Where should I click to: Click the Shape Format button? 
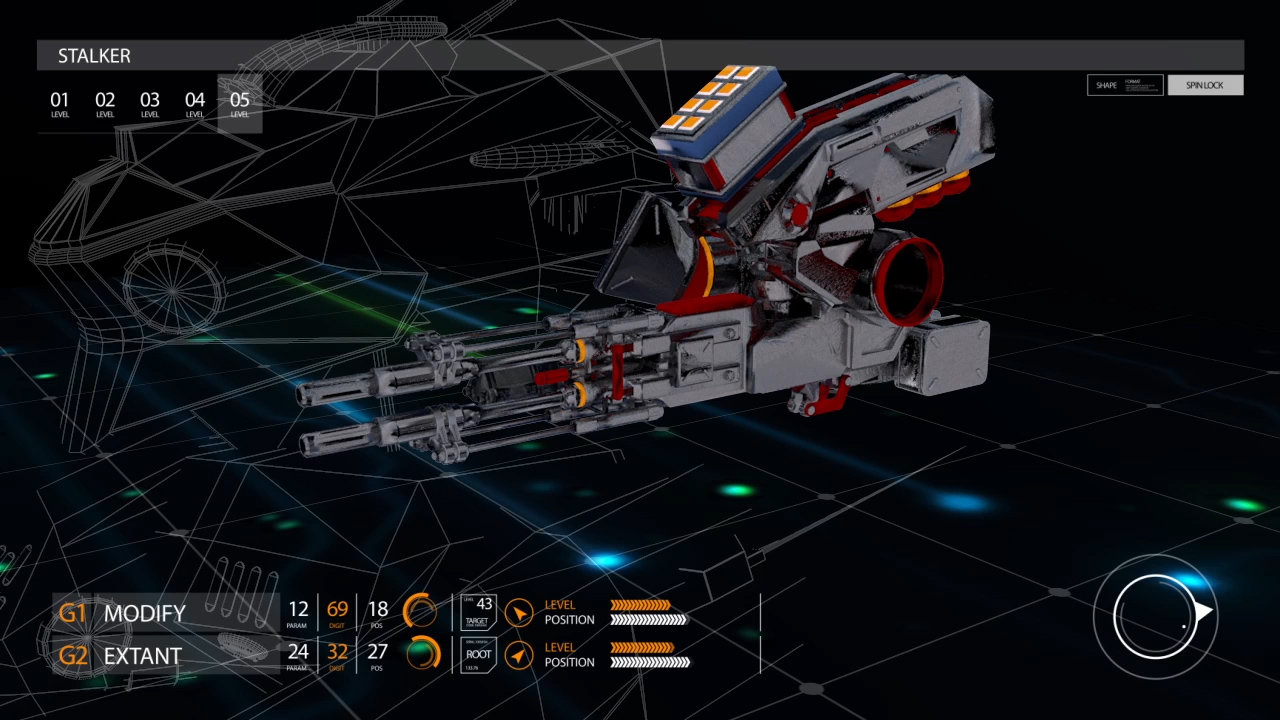click(1125, 85)
